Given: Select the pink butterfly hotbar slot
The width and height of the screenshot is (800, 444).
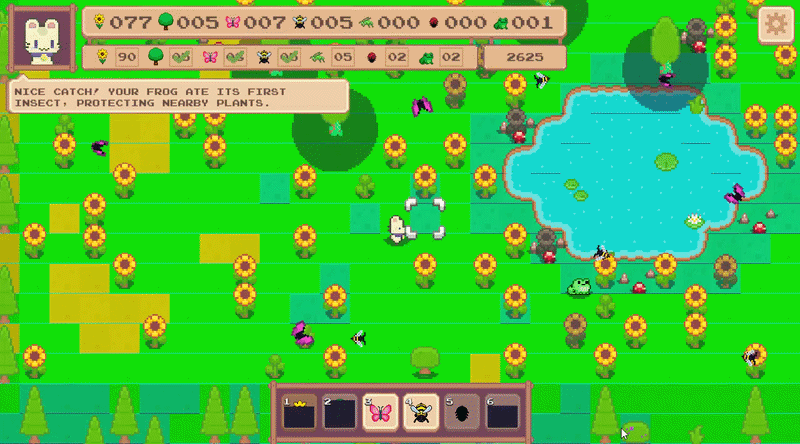Looking at the screenshot, I should click(x=379, y=412).
